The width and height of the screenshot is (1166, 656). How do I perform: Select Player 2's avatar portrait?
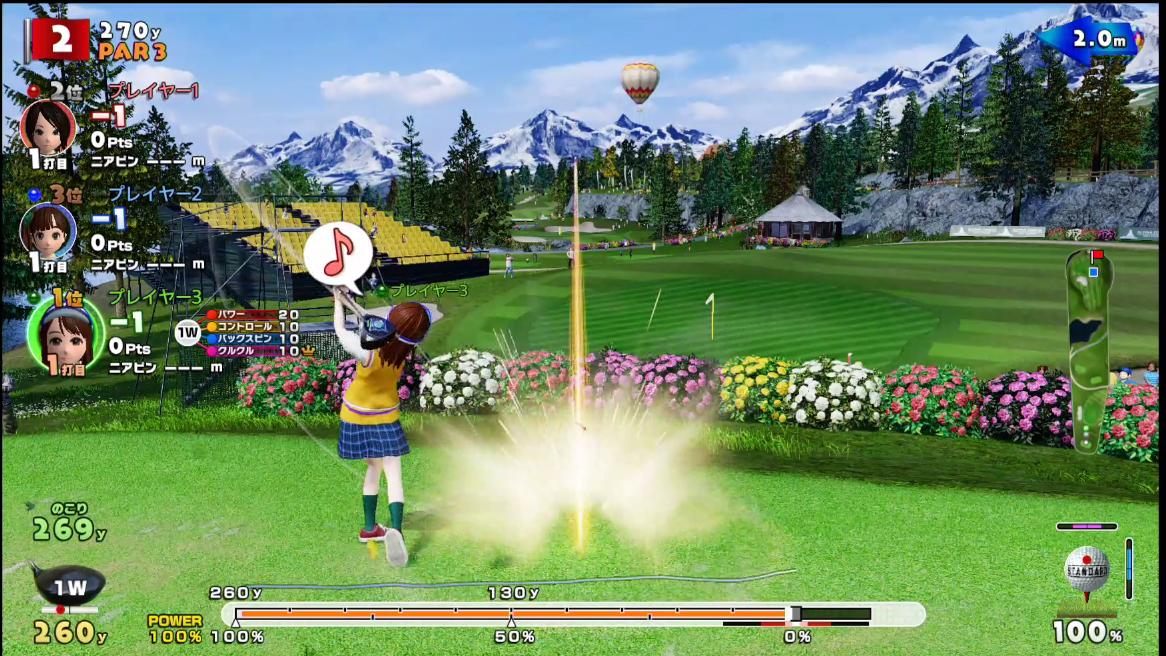pyautogui.click(x=48, y=230)
